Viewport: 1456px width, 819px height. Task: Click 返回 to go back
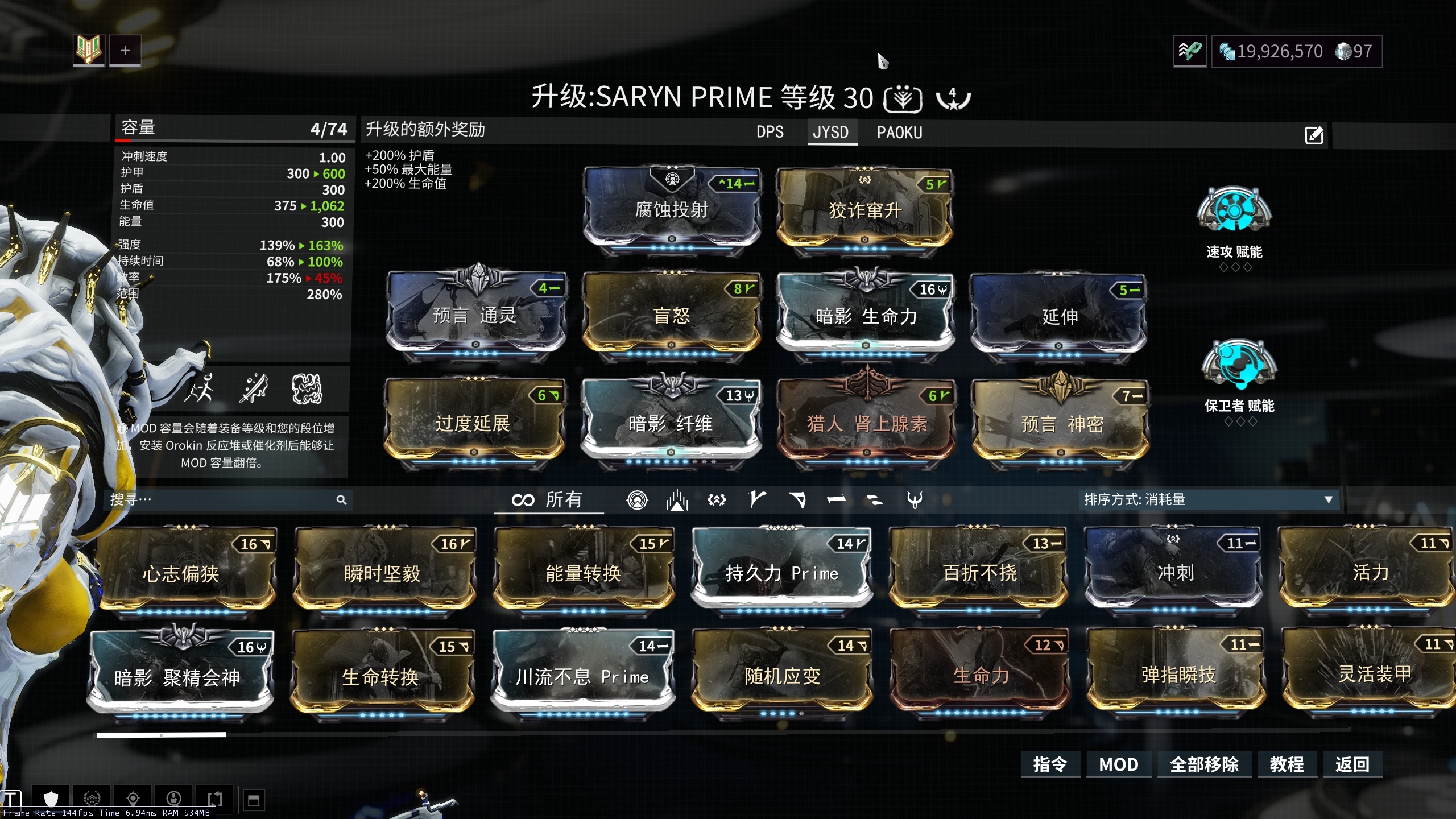pos(1352,764)
